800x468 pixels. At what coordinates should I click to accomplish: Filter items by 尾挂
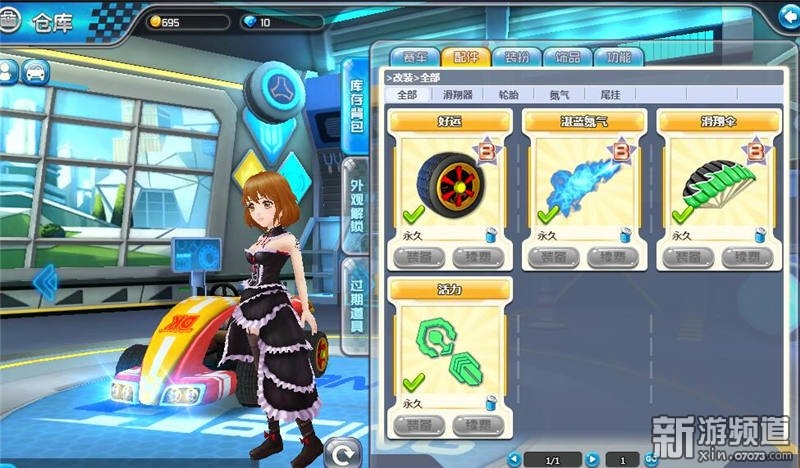[x=609, y=95]
